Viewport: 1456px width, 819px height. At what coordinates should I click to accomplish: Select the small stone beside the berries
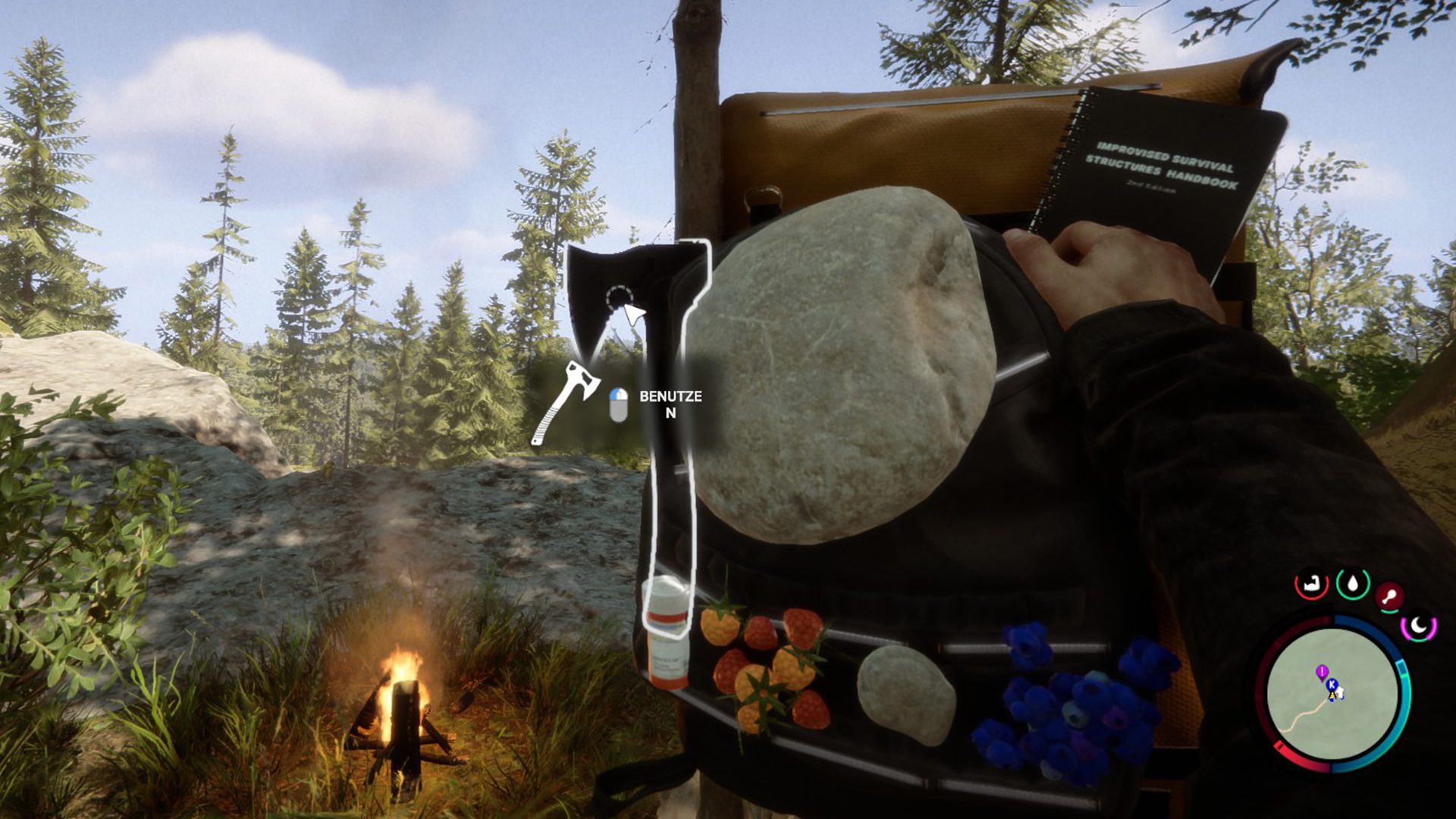tap(906, 694)
